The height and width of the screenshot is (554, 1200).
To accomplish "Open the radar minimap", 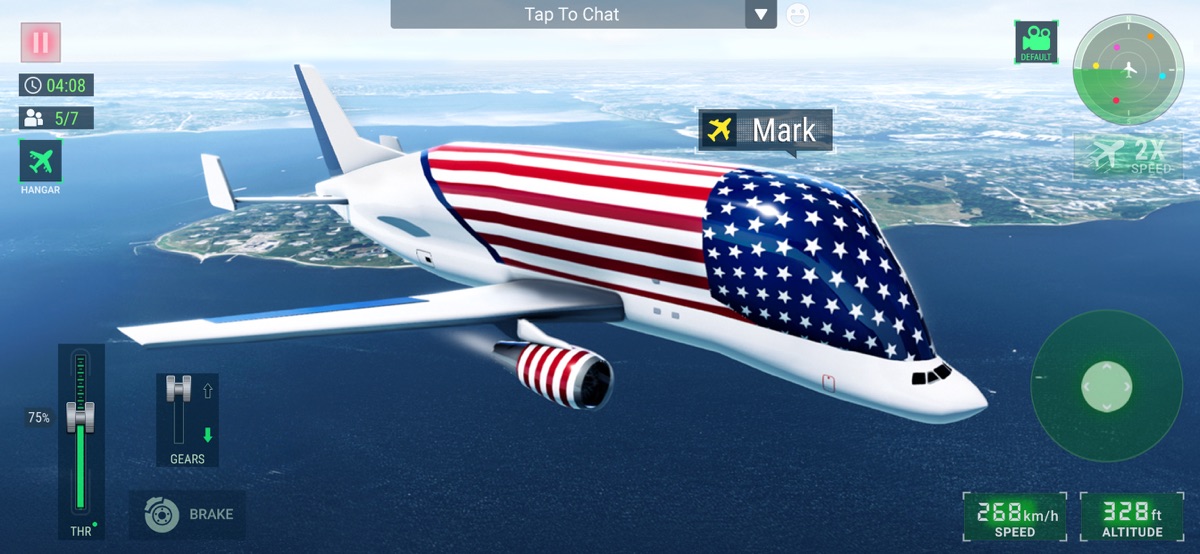I will (x=1128, y=69).
